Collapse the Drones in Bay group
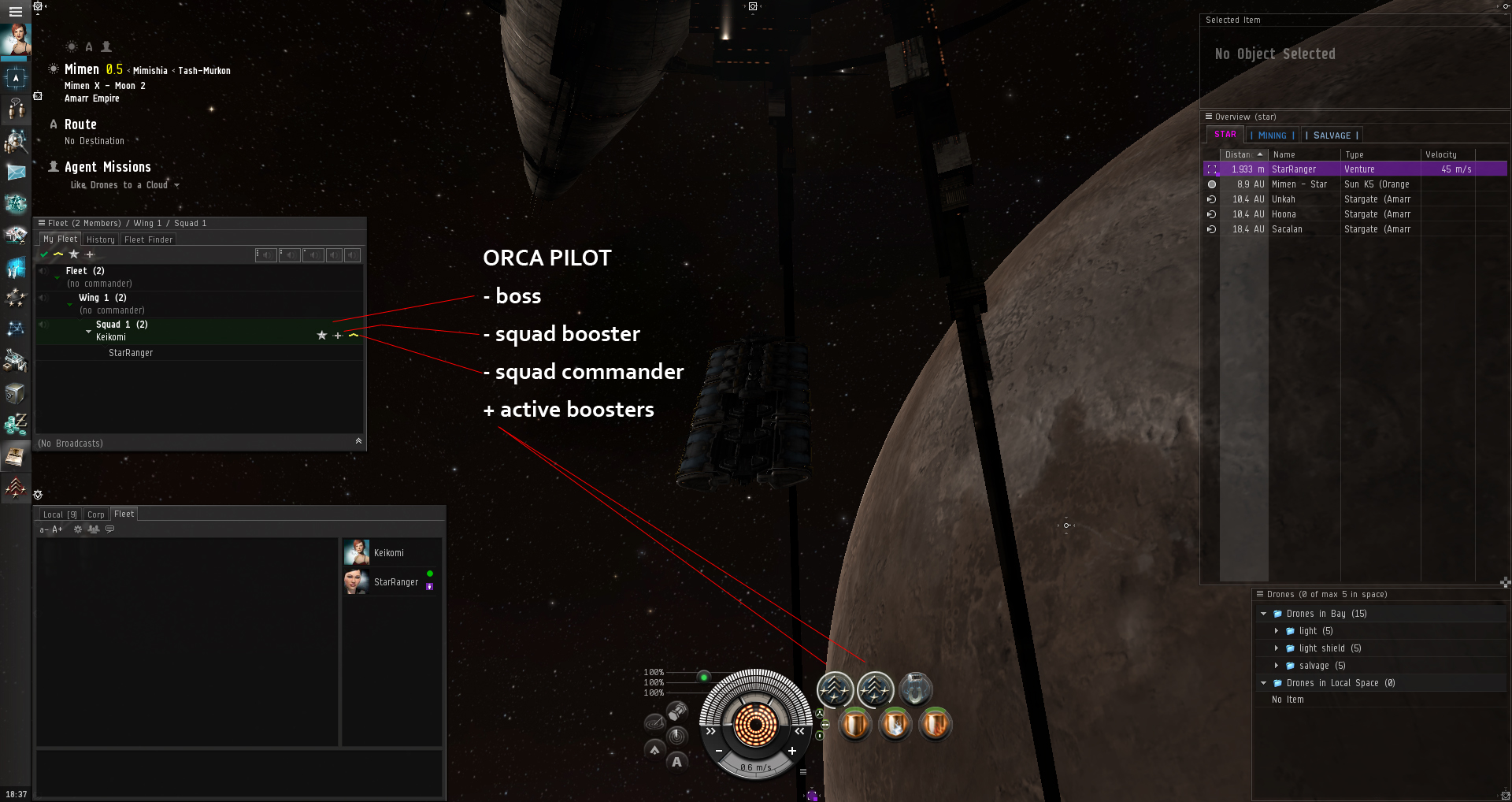The image size is (1512, 802). point(1264,614)
